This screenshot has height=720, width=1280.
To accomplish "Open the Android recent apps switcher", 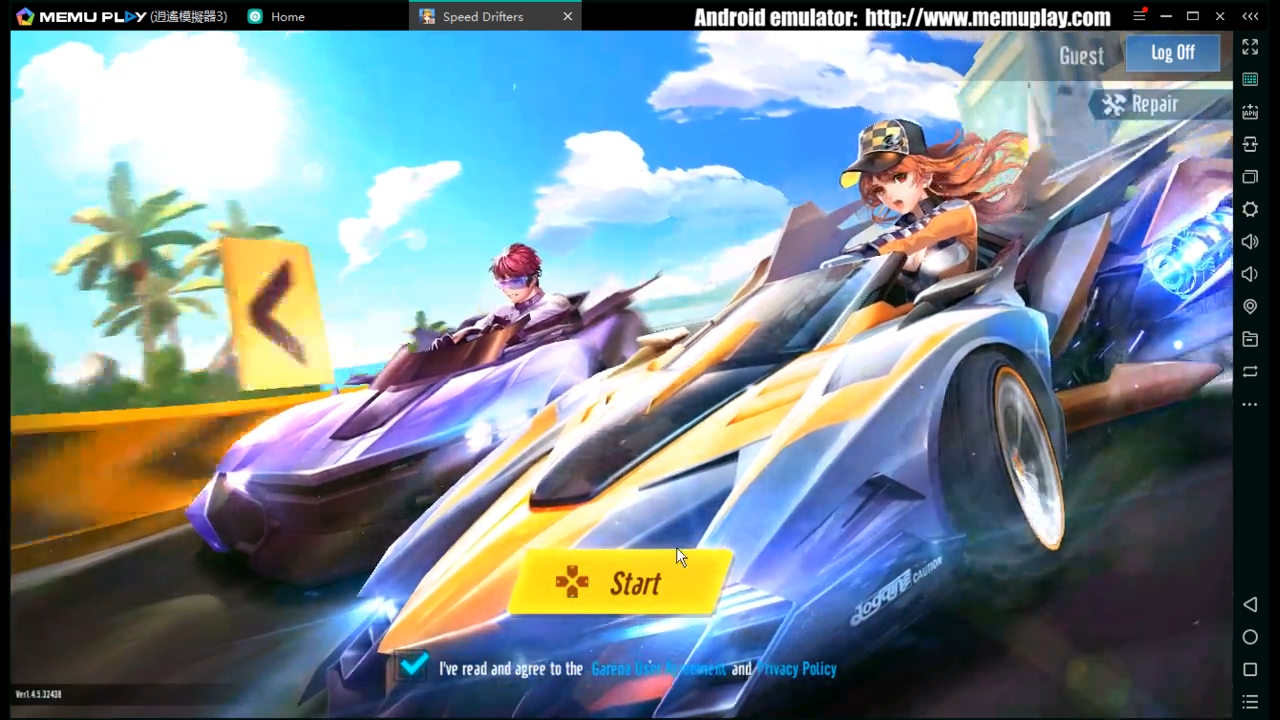I will click(1250, 670).
